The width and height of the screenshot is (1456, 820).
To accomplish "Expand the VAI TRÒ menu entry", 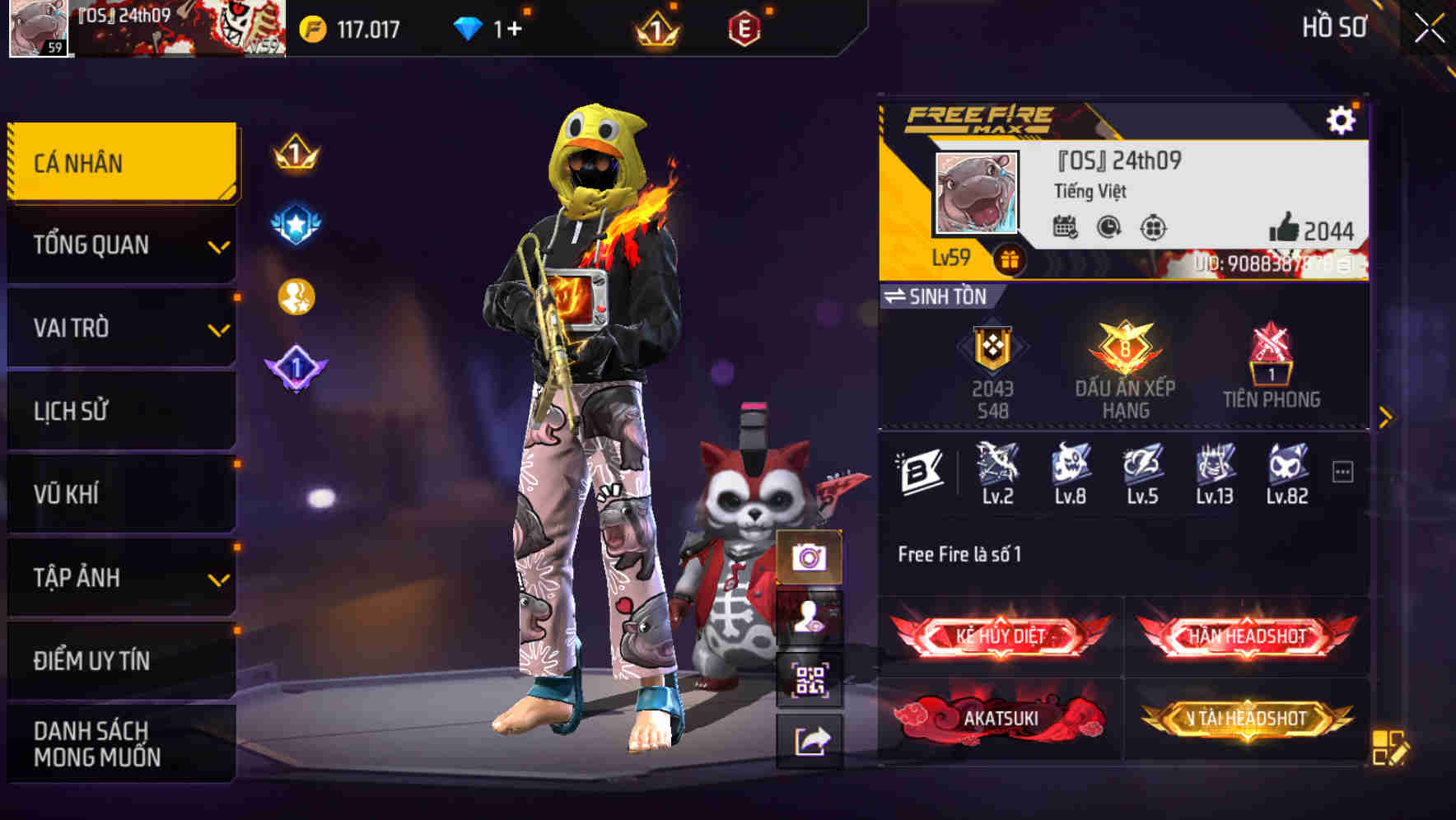I will pos(121,328).
